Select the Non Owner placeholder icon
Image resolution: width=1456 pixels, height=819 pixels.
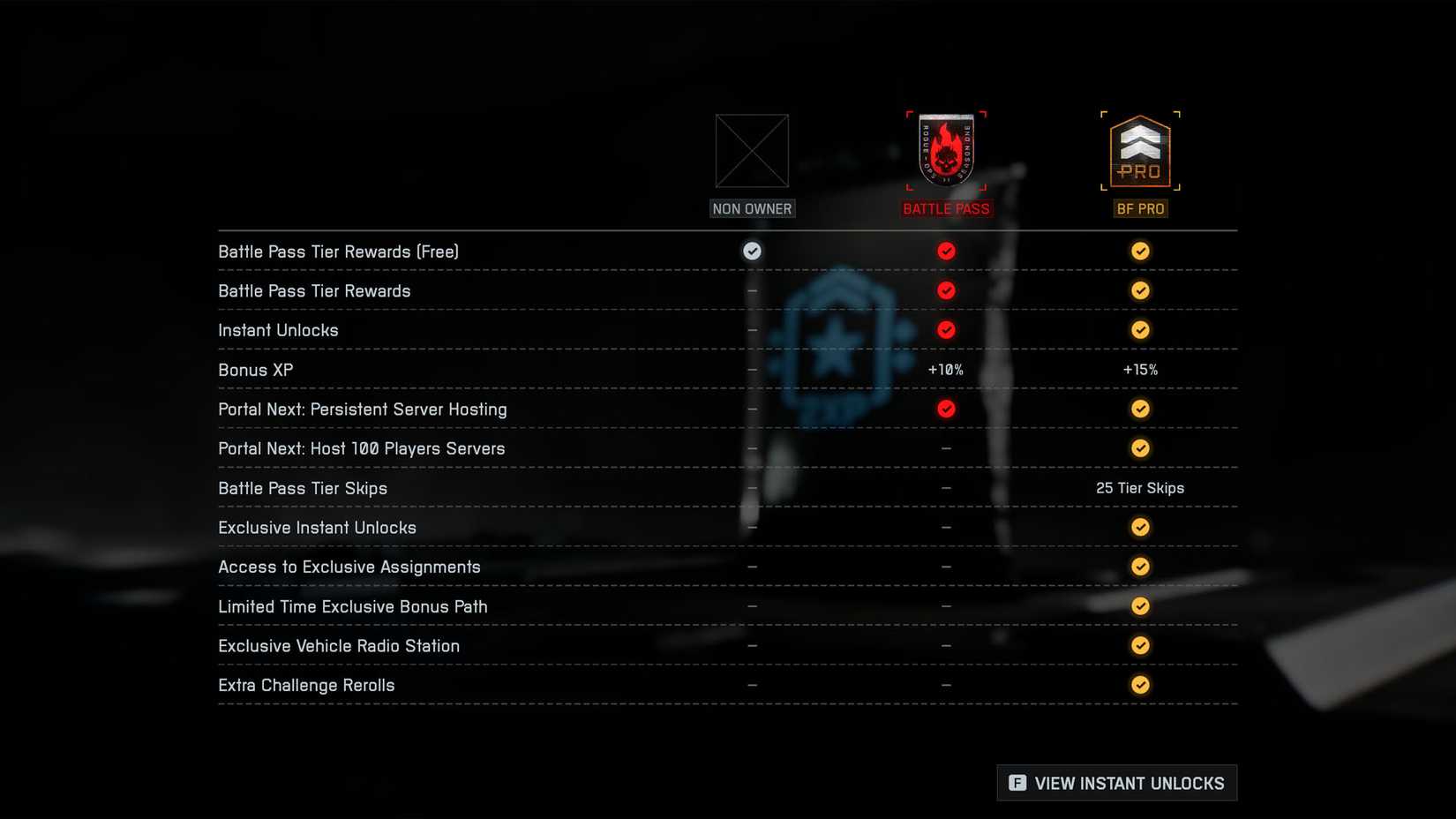752,152
